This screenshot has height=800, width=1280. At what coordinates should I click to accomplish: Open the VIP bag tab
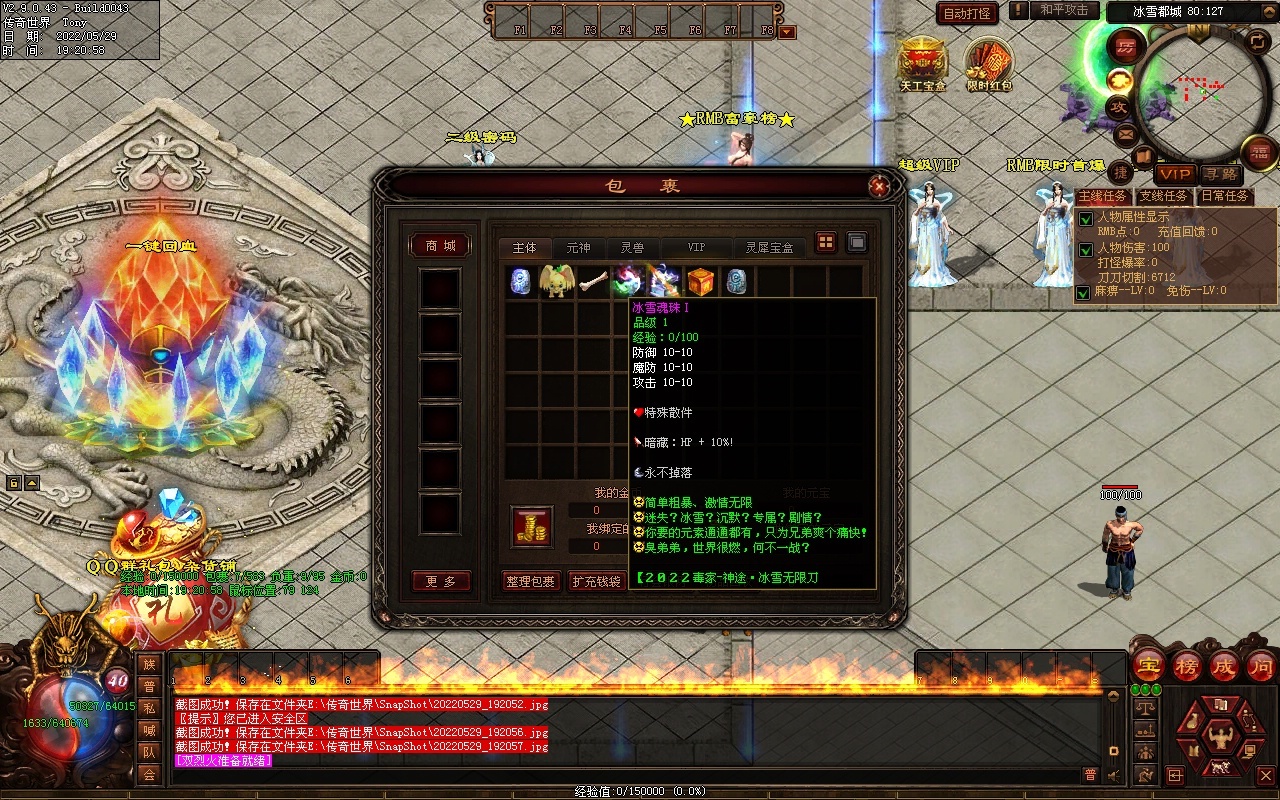[x=696, y=248]
